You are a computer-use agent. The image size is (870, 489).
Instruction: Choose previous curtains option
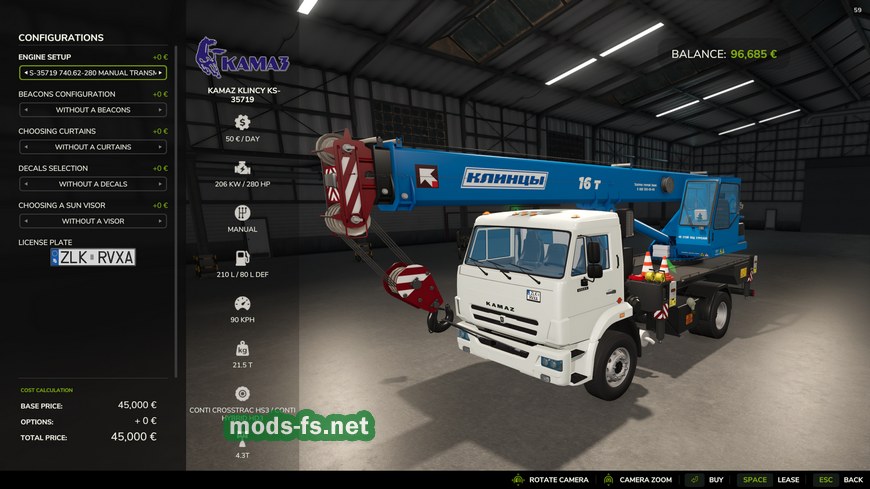click(25, 147)
